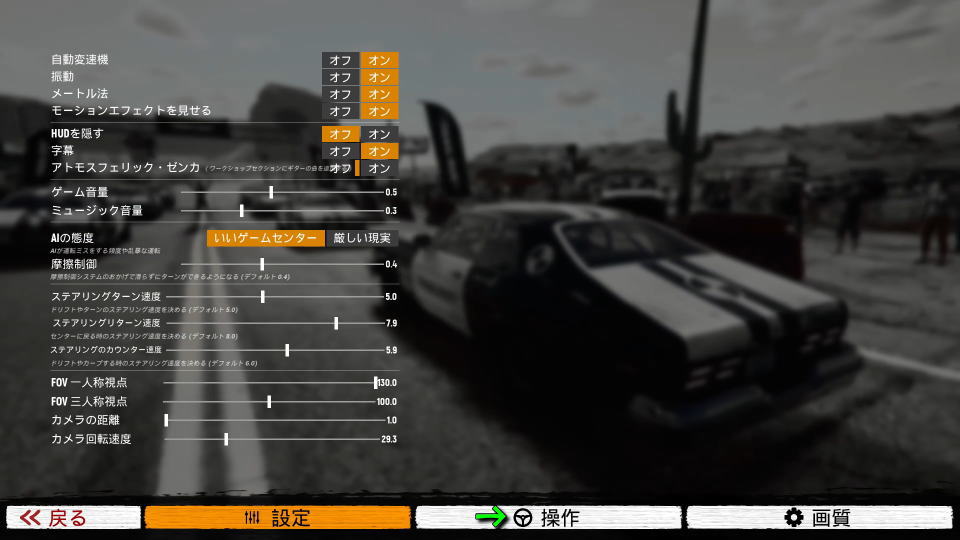Adjust the ステアリングリターン速度 slider
The width and height of the screenshot is (960, 540).
coord(336,323)
